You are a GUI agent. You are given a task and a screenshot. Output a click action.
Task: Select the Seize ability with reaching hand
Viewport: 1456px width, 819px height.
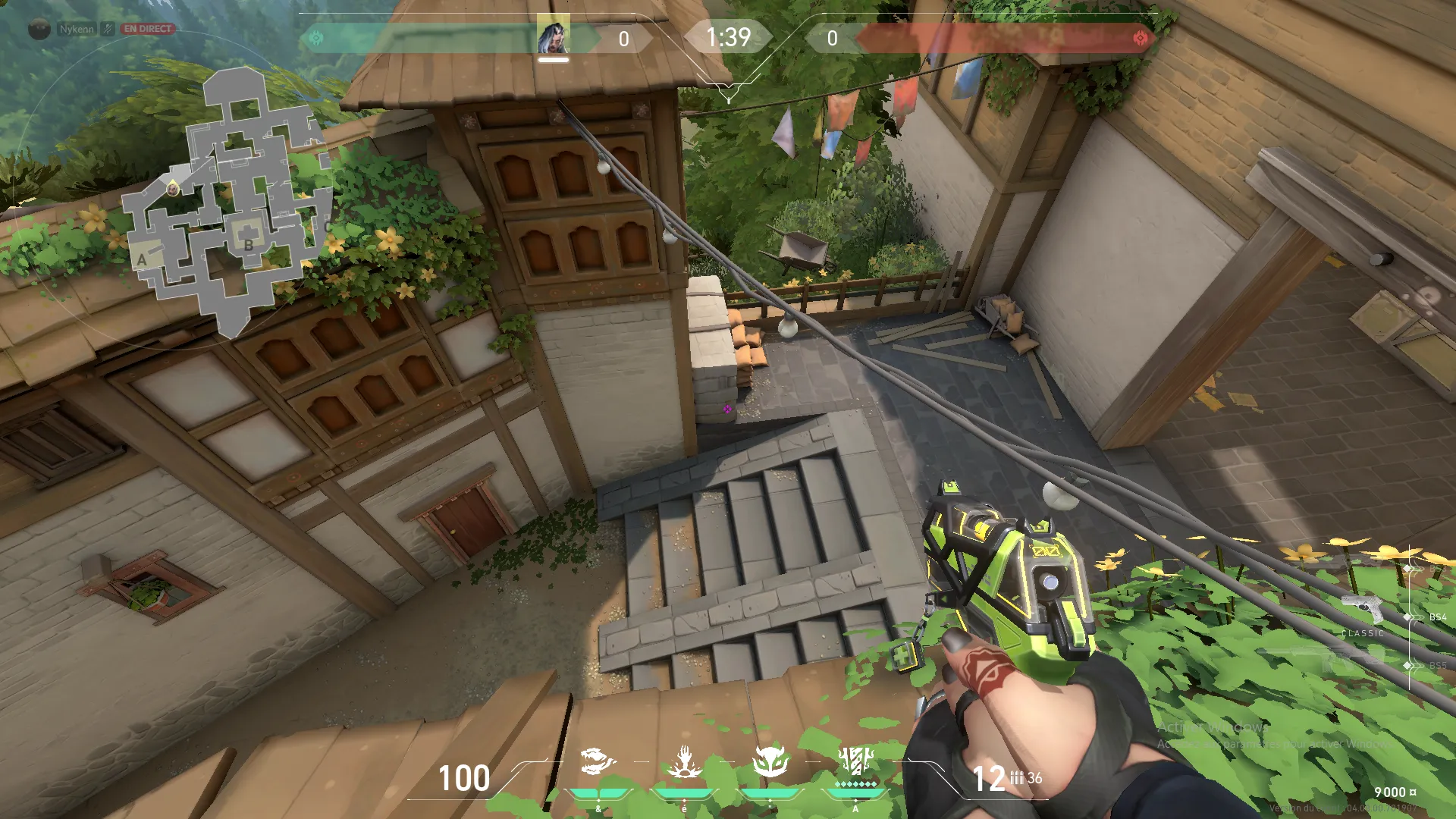(x=684, y=761)
